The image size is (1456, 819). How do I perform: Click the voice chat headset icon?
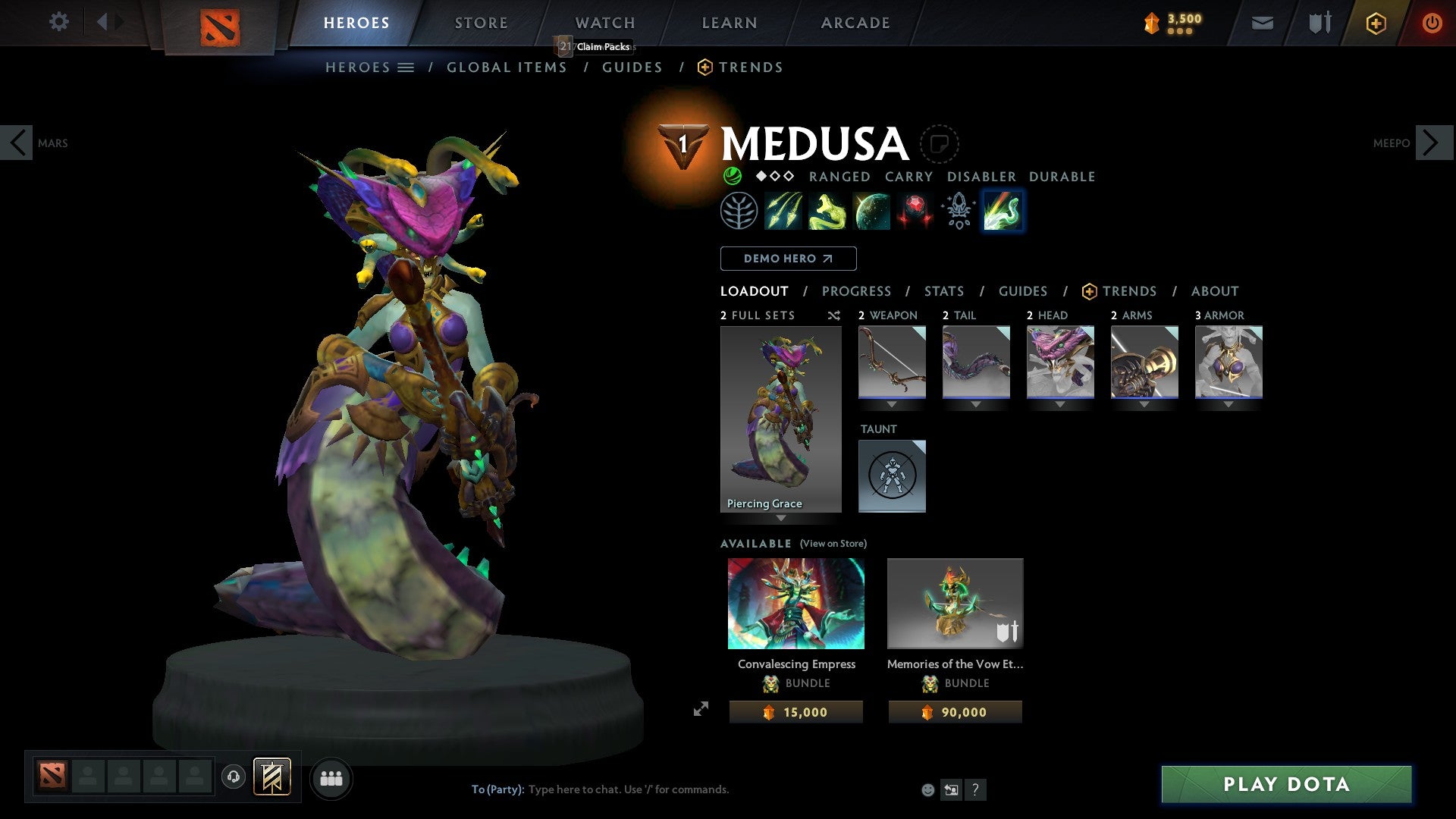(x=235, y=777)
